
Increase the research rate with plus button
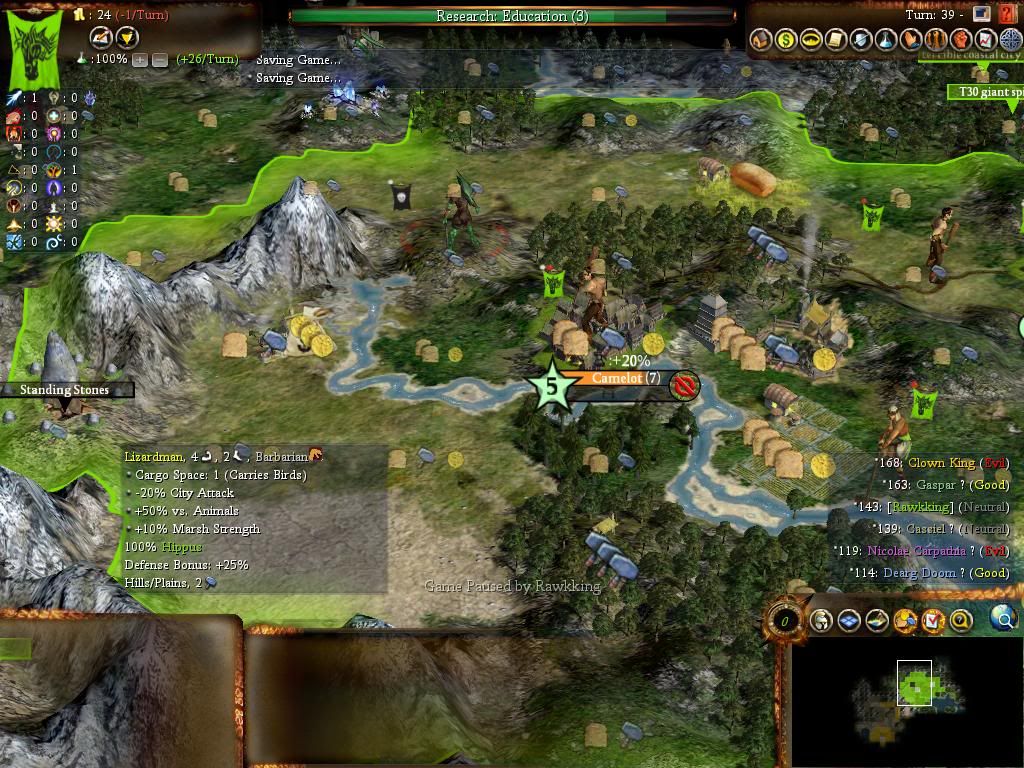pos(140,60)
